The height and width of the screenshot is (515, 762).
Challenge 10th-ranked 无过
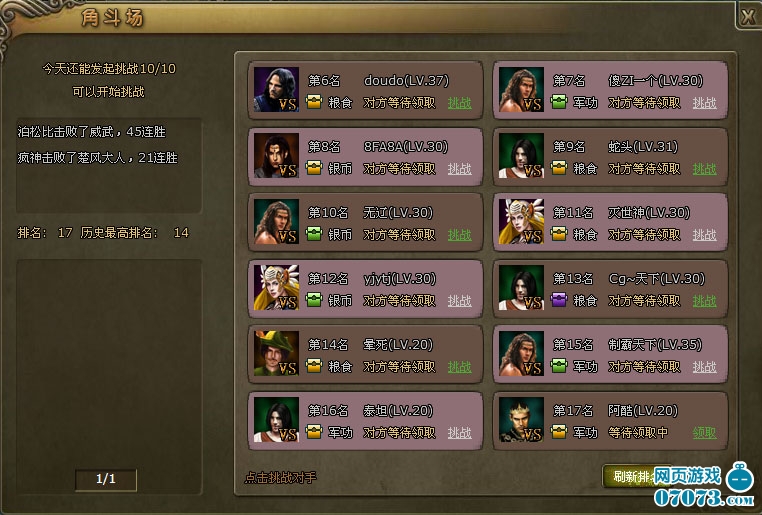point(459,234)
